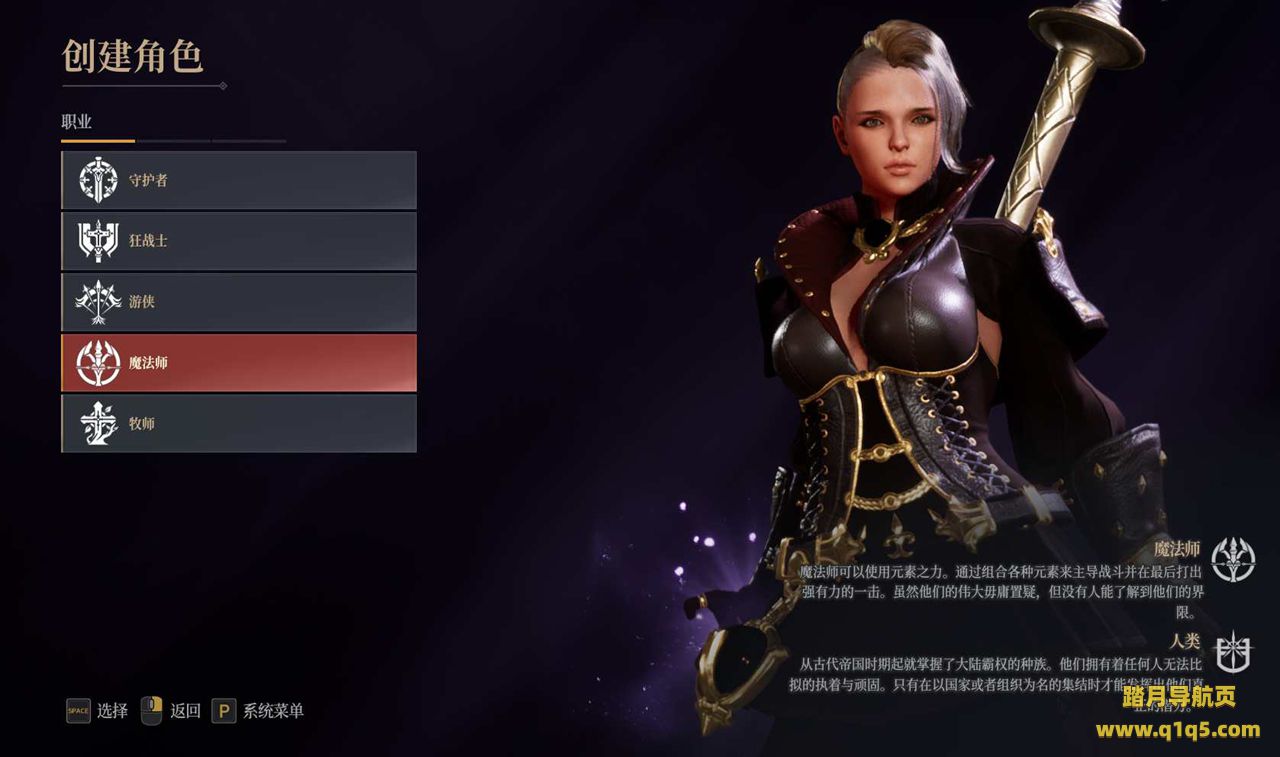The image size is (1280, 757).
Task: Select the highlighted 魔法师 class
Action: [x=239, y=363]
